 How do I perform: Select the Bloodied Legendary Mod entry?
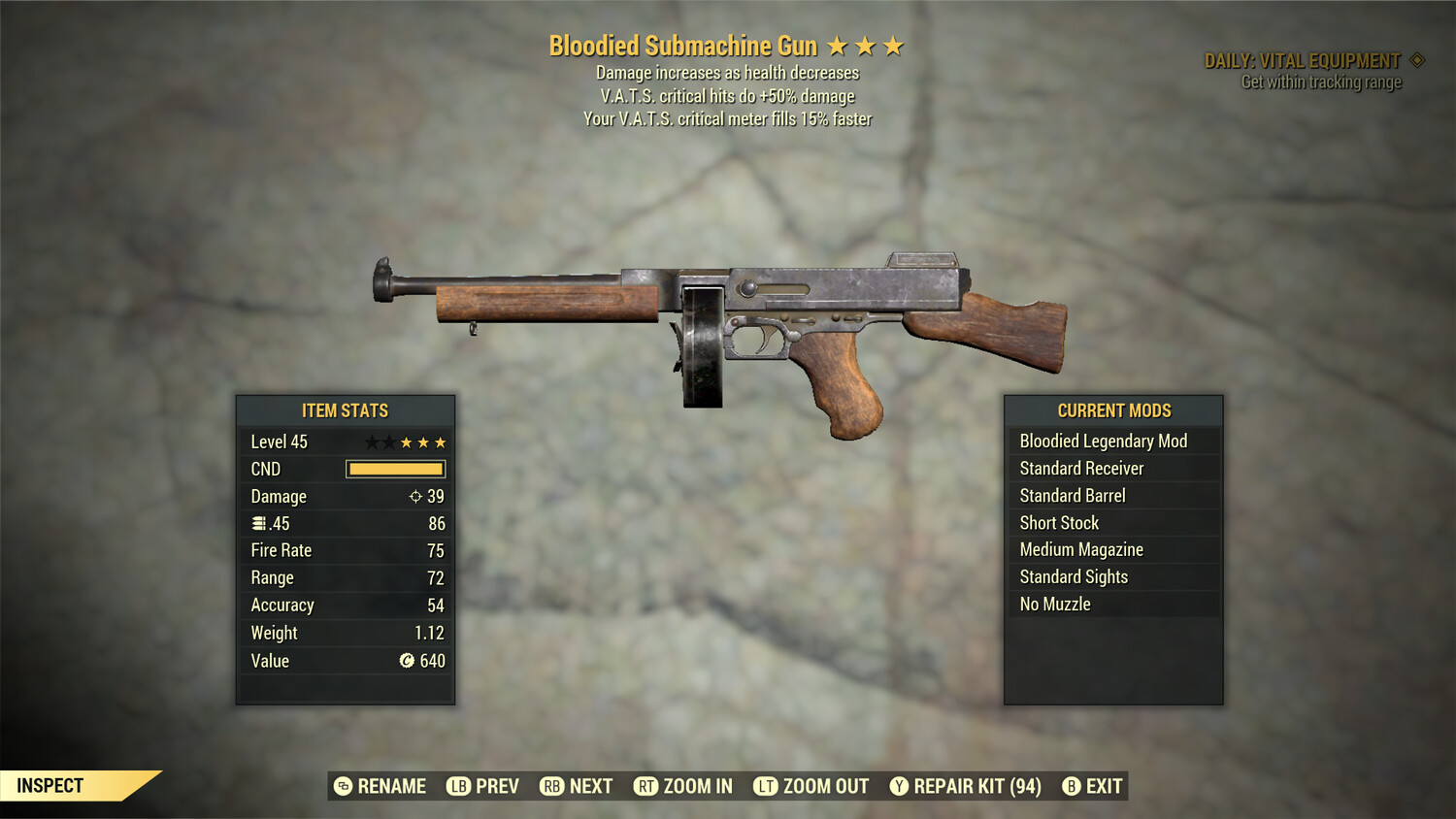[x=1103, y=441]
